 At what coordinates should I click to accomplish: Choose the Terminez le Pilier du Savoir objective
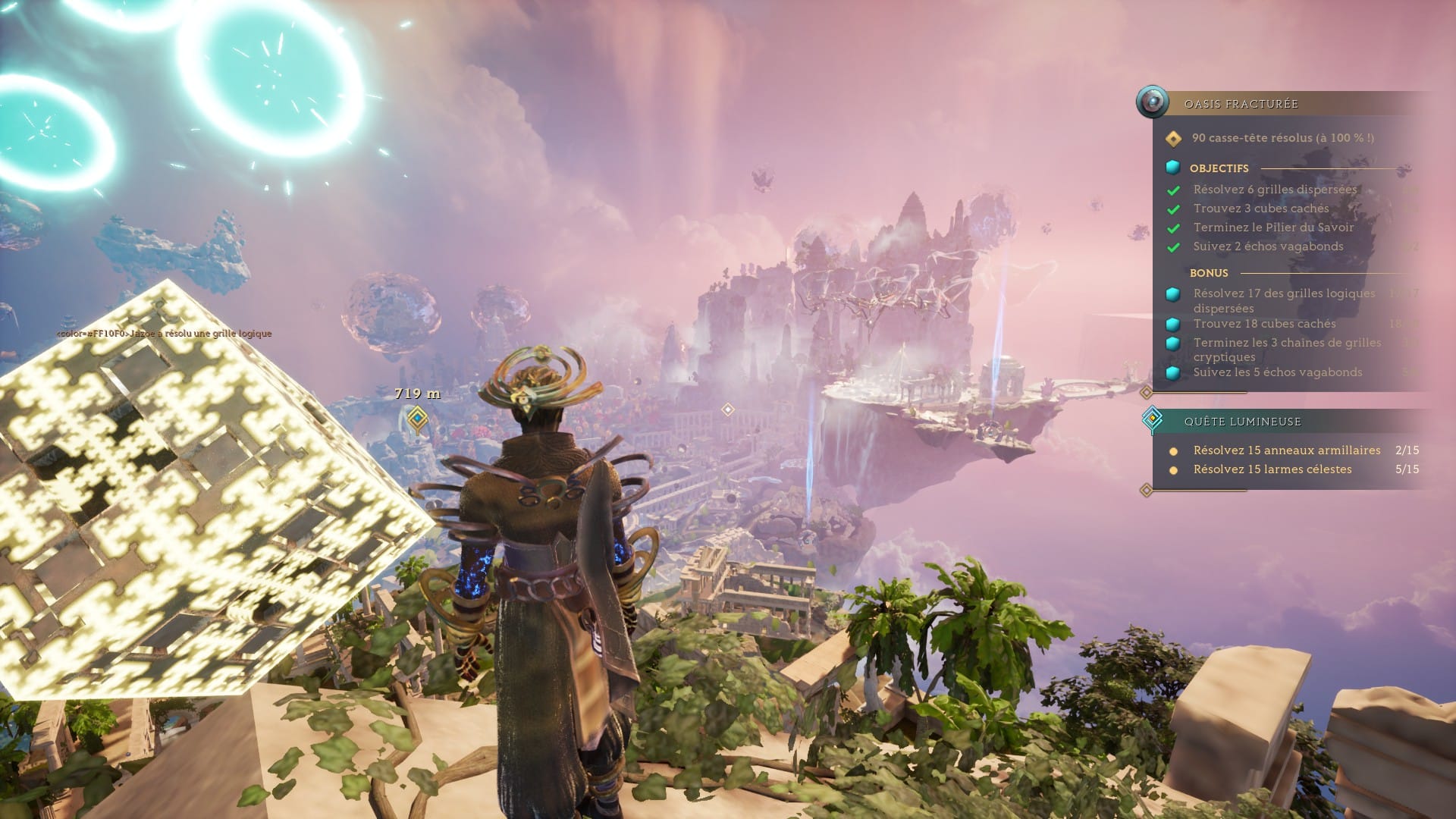coord(1273,227)
